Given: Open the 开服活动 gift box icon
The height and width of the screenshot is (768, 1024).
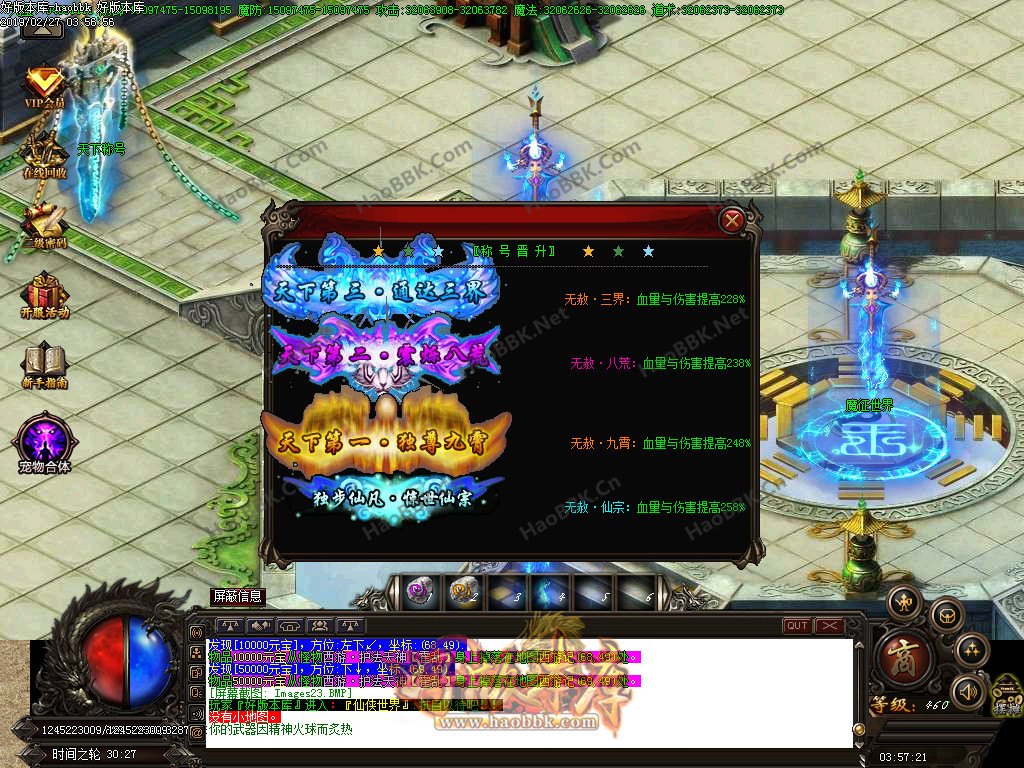Looking at the screenshot, I should (44, 295).
